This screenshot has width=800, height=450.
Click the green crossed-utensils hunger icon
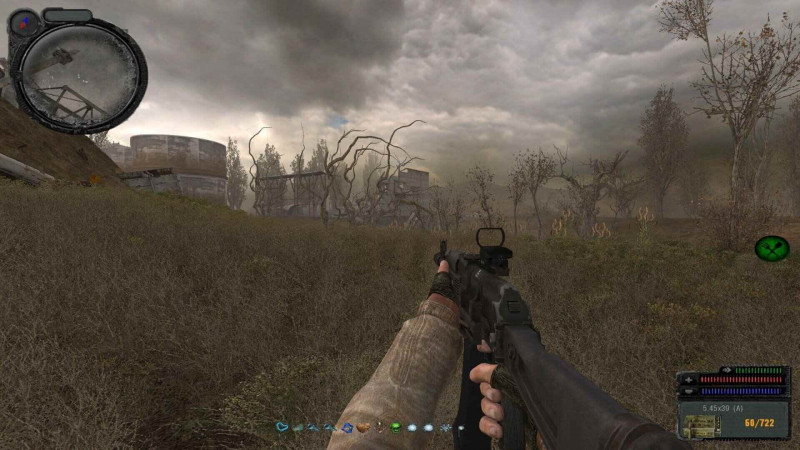pos(771,248)
